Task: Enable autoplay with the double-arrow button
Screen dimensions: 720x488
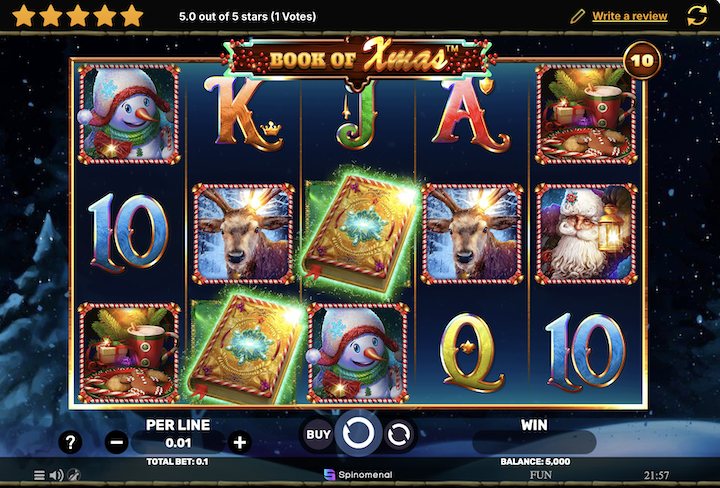Action: [x=398, y=434]
